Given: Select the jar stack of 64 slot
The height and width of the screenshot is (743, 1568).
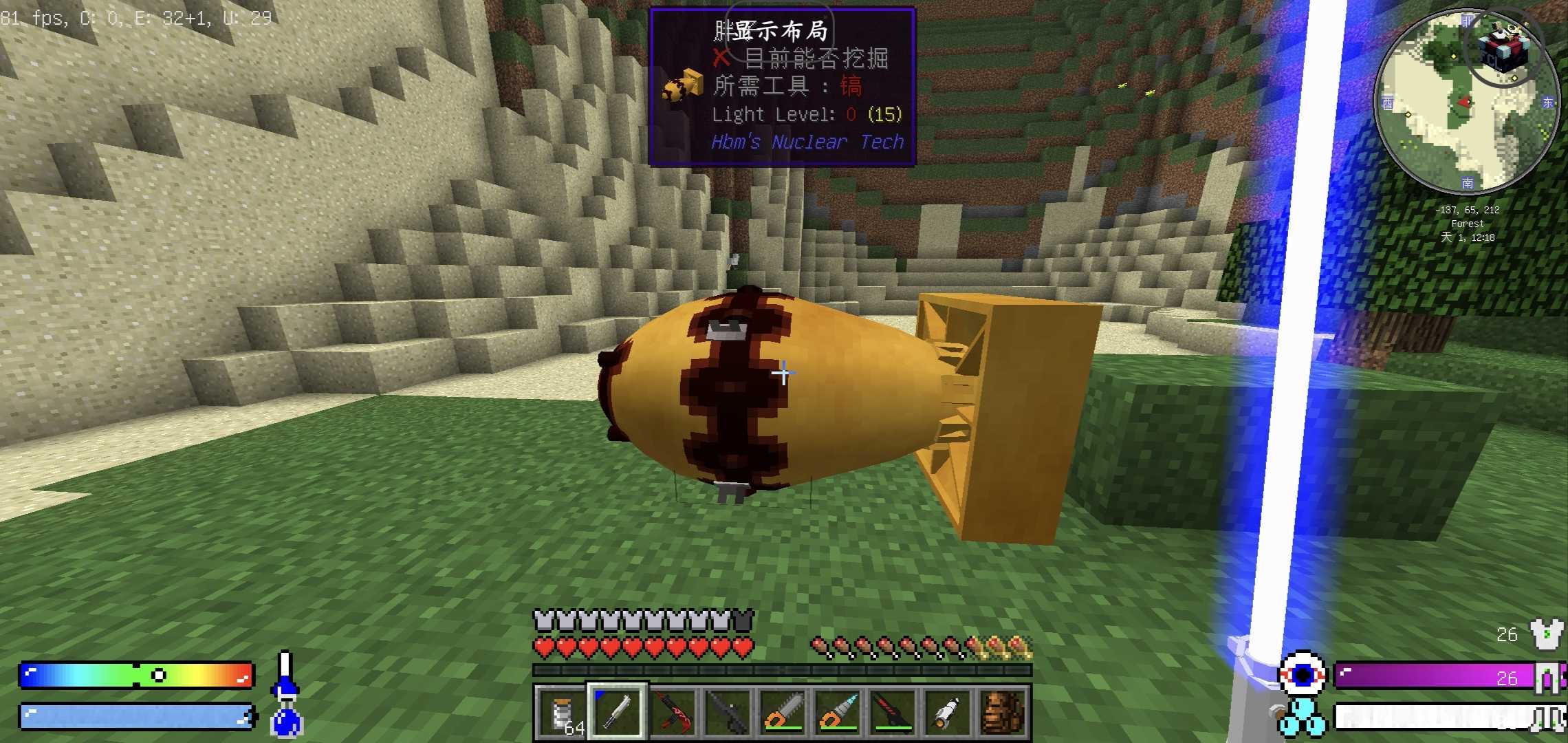Looking at the screenshot, I should point(561,712).
